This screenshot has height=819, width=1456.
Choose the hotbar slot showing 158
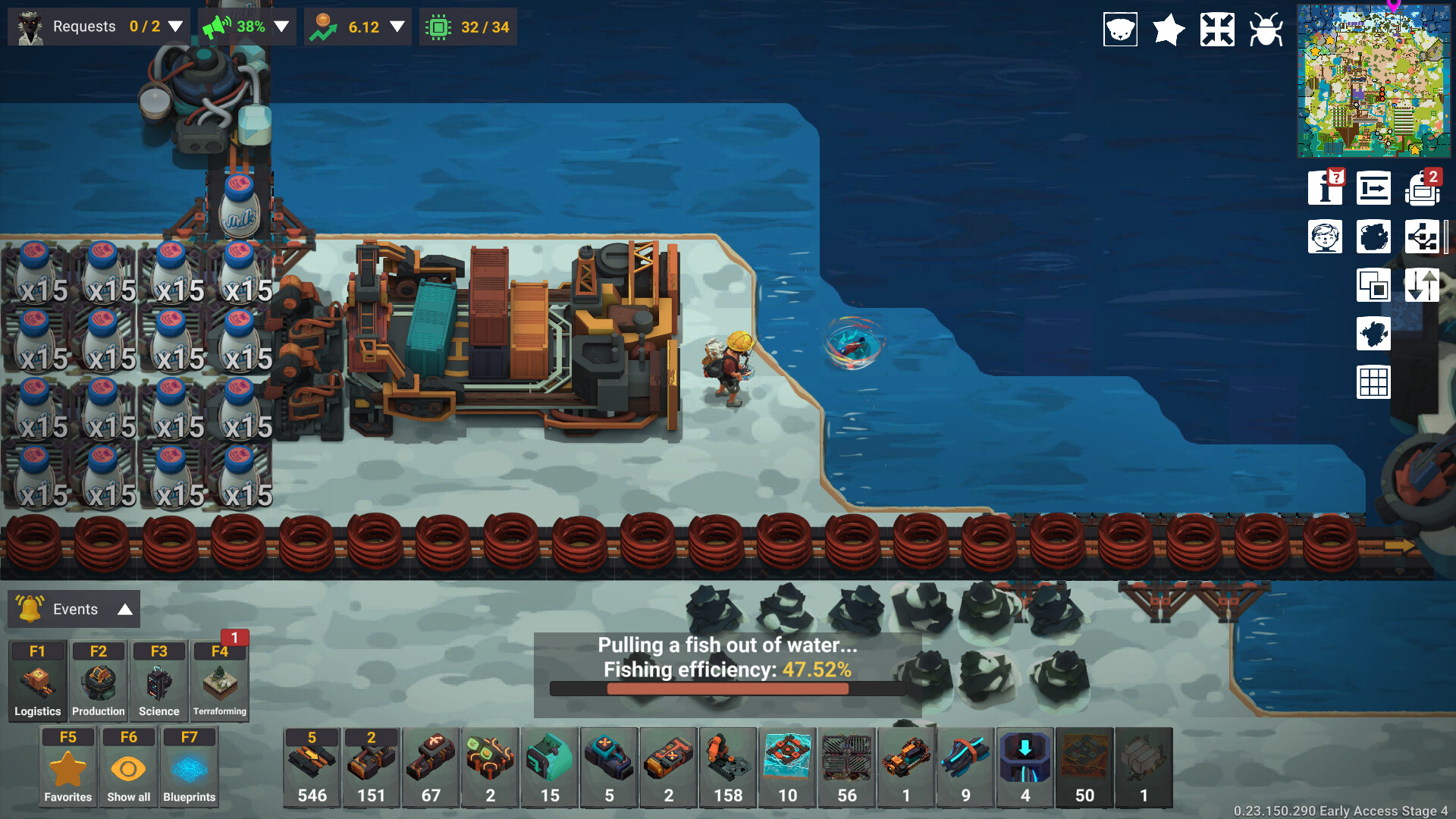(x=728, y=767)
